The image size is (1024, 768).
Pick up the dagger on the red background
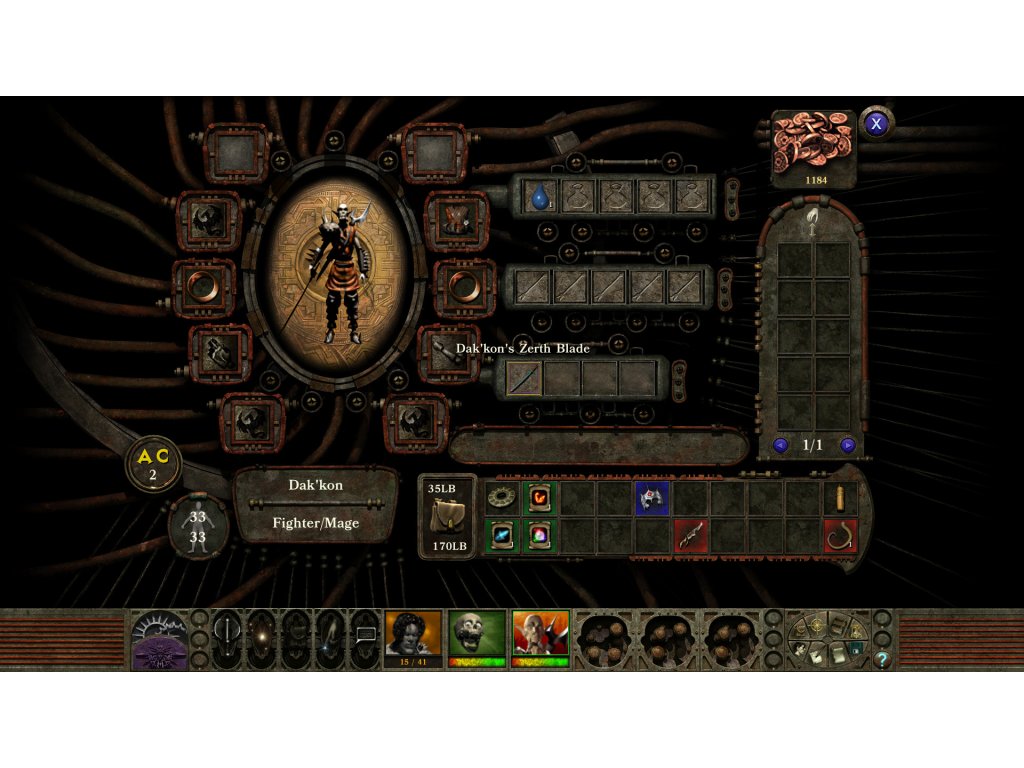click(691, 535)
